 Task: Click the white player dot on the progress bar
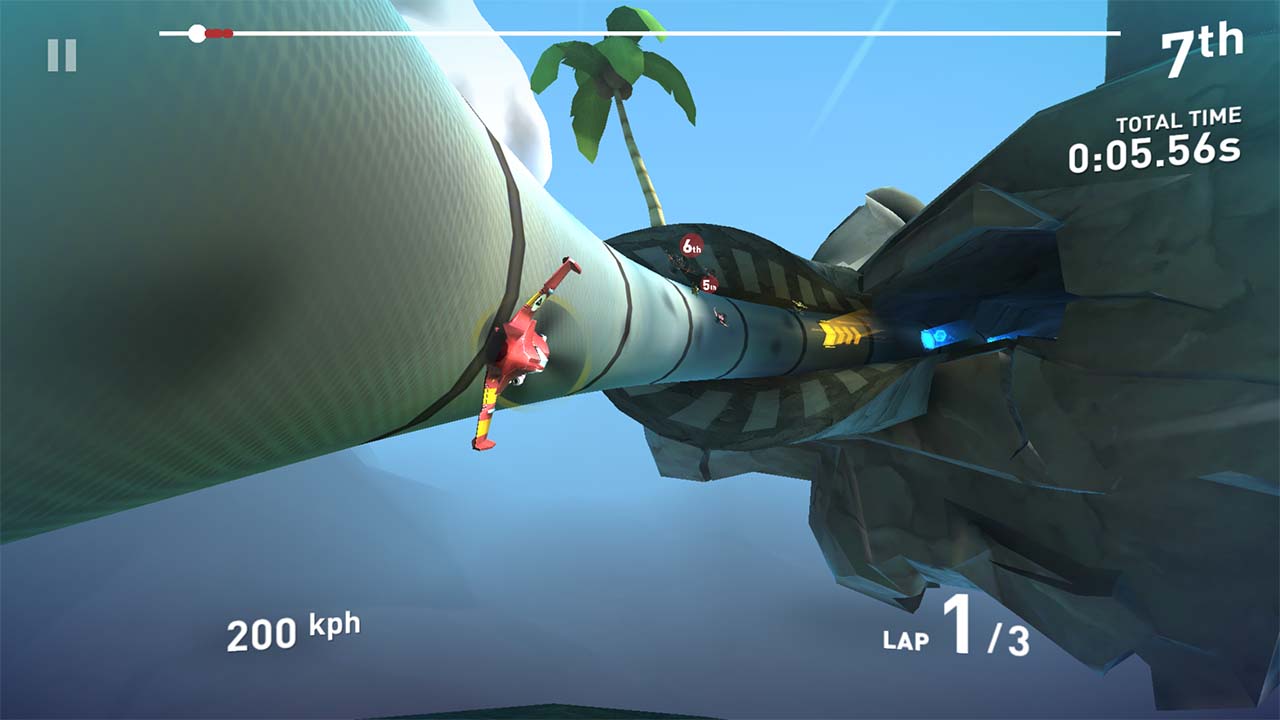click(196, 32)
